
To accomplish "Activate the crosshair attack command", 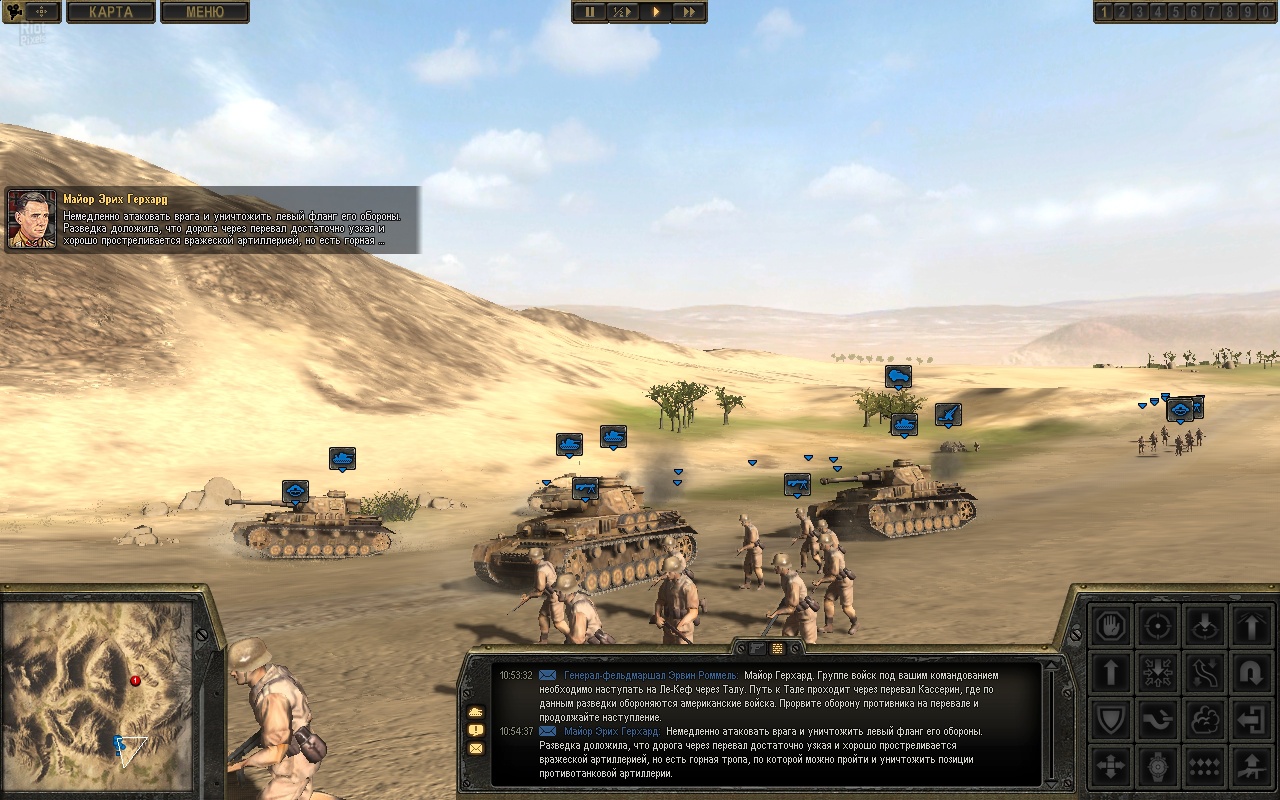I will tap(1158, 625).
